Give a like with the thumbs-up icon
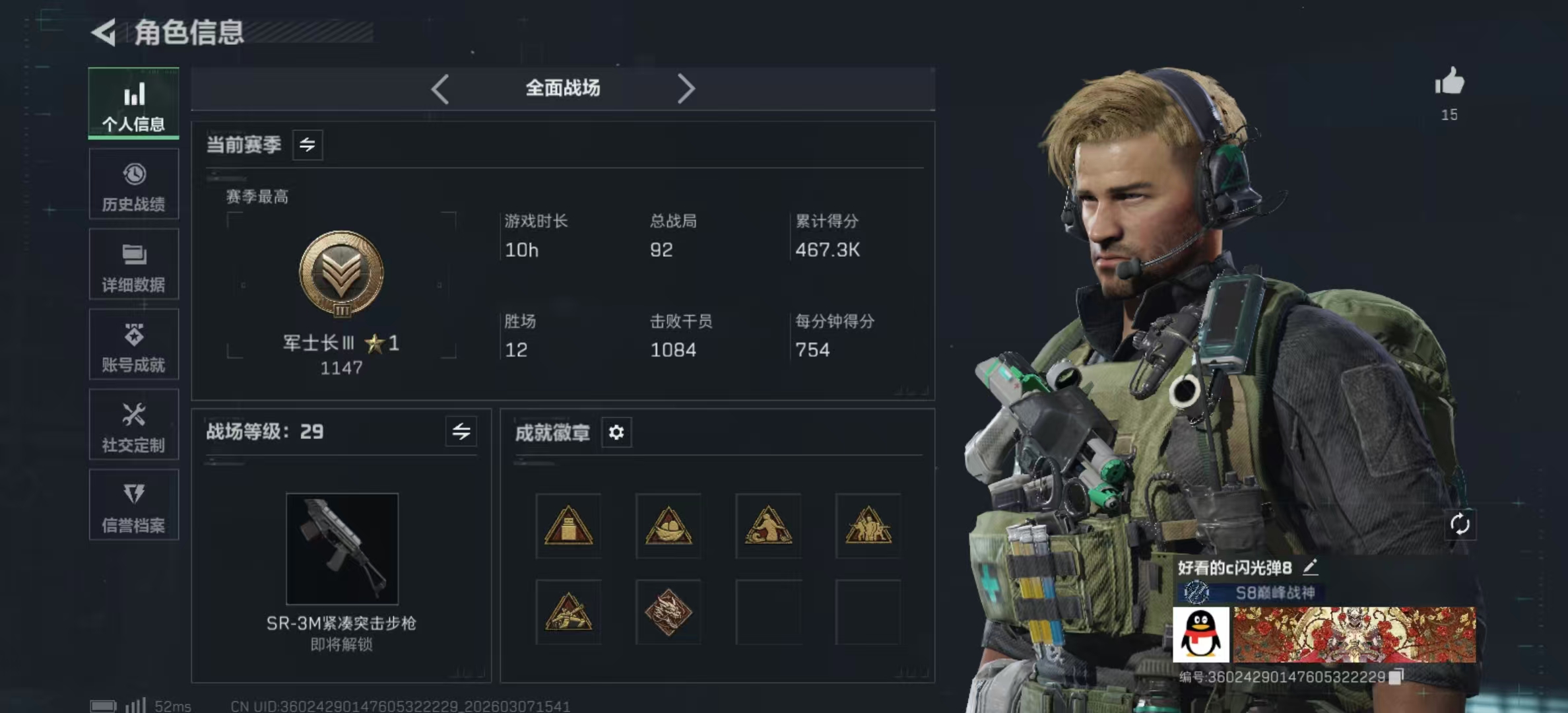This screenshot has width=1568, height=713. tap(1449, 83)
